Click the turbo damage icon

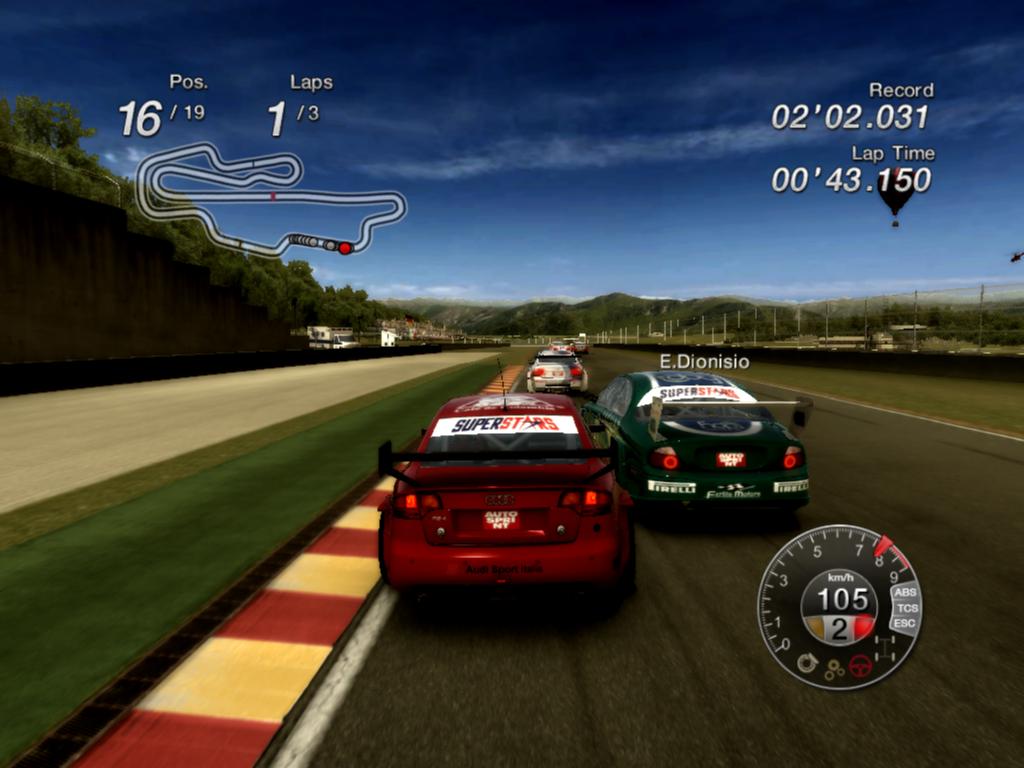pos(807,662)
